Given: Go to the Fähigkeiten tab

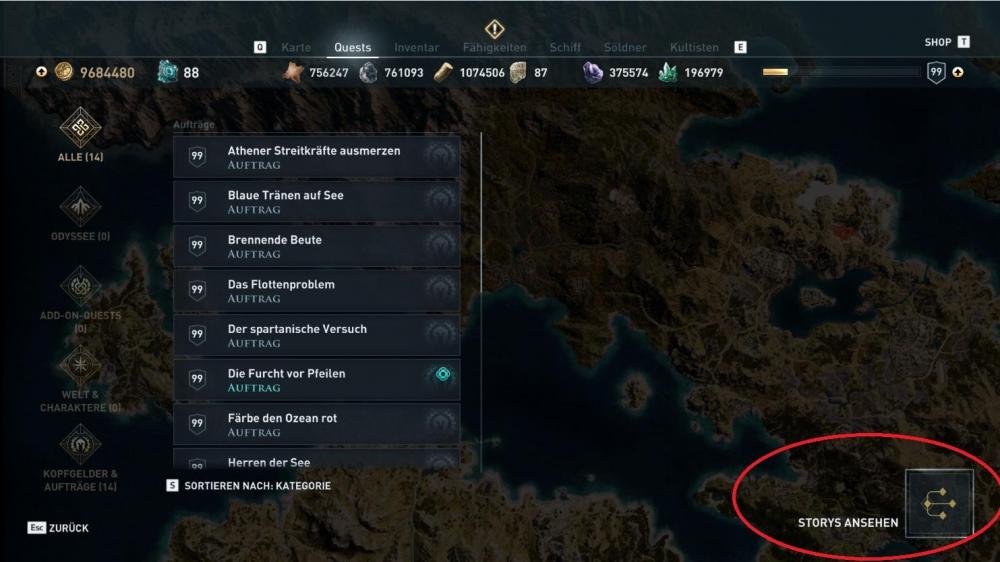Looking at the screenshot, I should coord(494,47).
